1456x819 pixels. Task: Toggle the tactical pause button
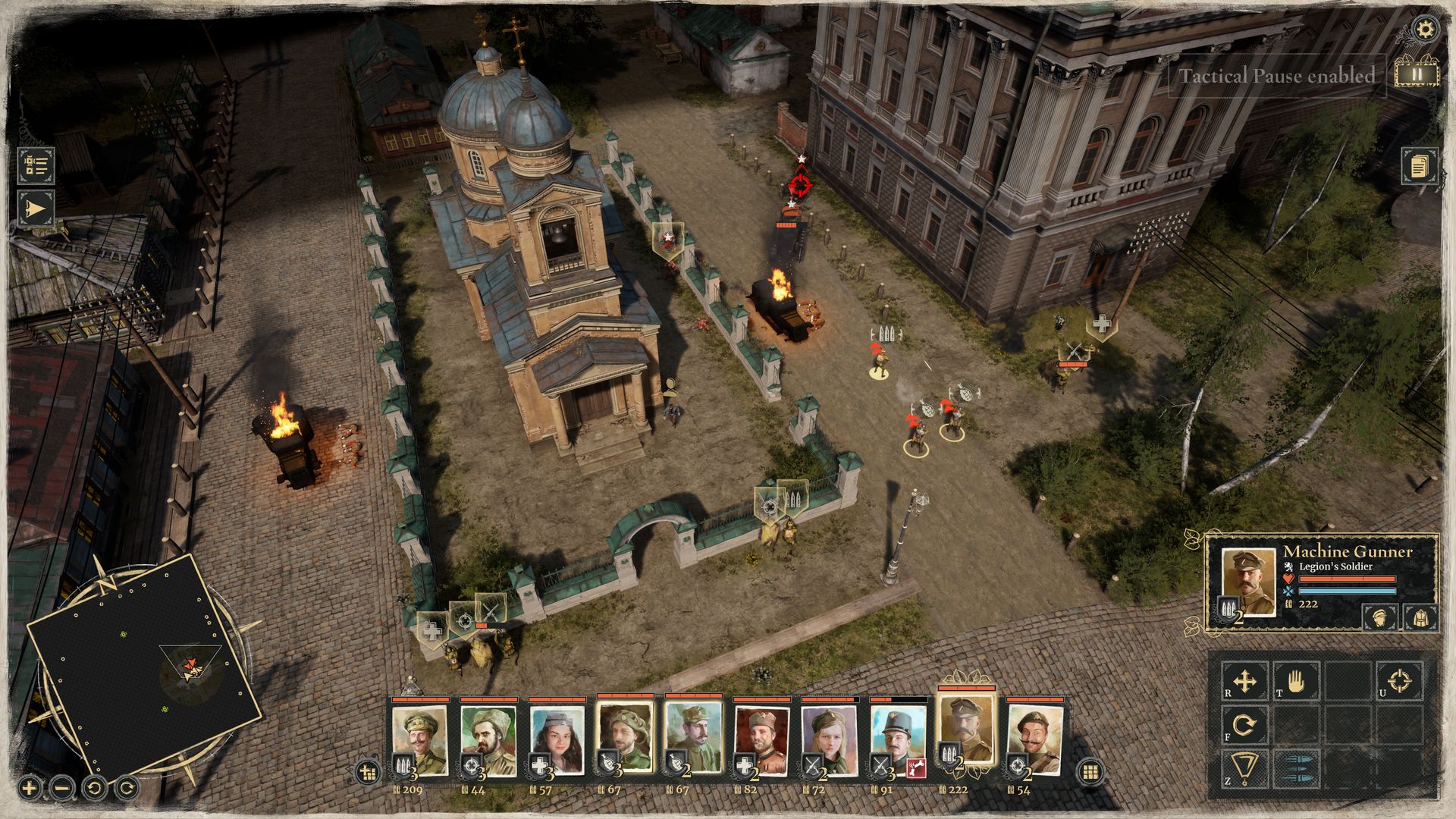click(x=1415, y=74)
